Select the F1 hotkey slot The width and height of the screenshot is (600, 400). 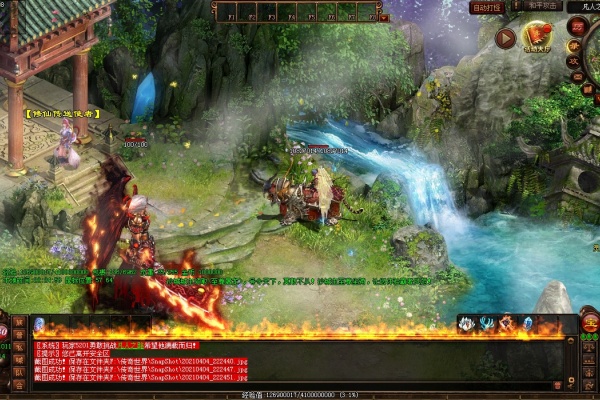tap(226, 11)
